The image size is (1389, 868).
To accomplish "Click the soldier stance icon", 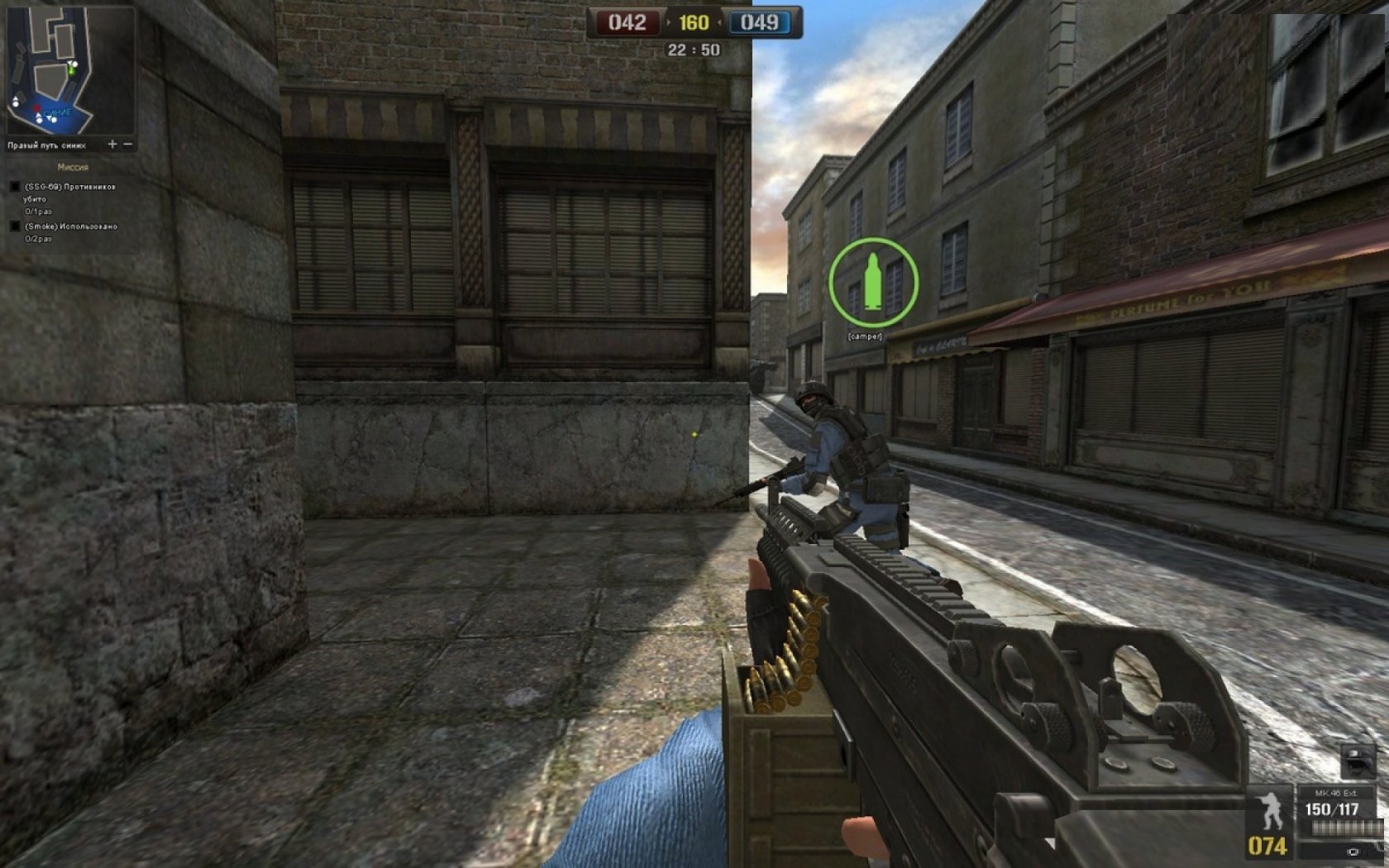I will click(x=1269, y=809).
